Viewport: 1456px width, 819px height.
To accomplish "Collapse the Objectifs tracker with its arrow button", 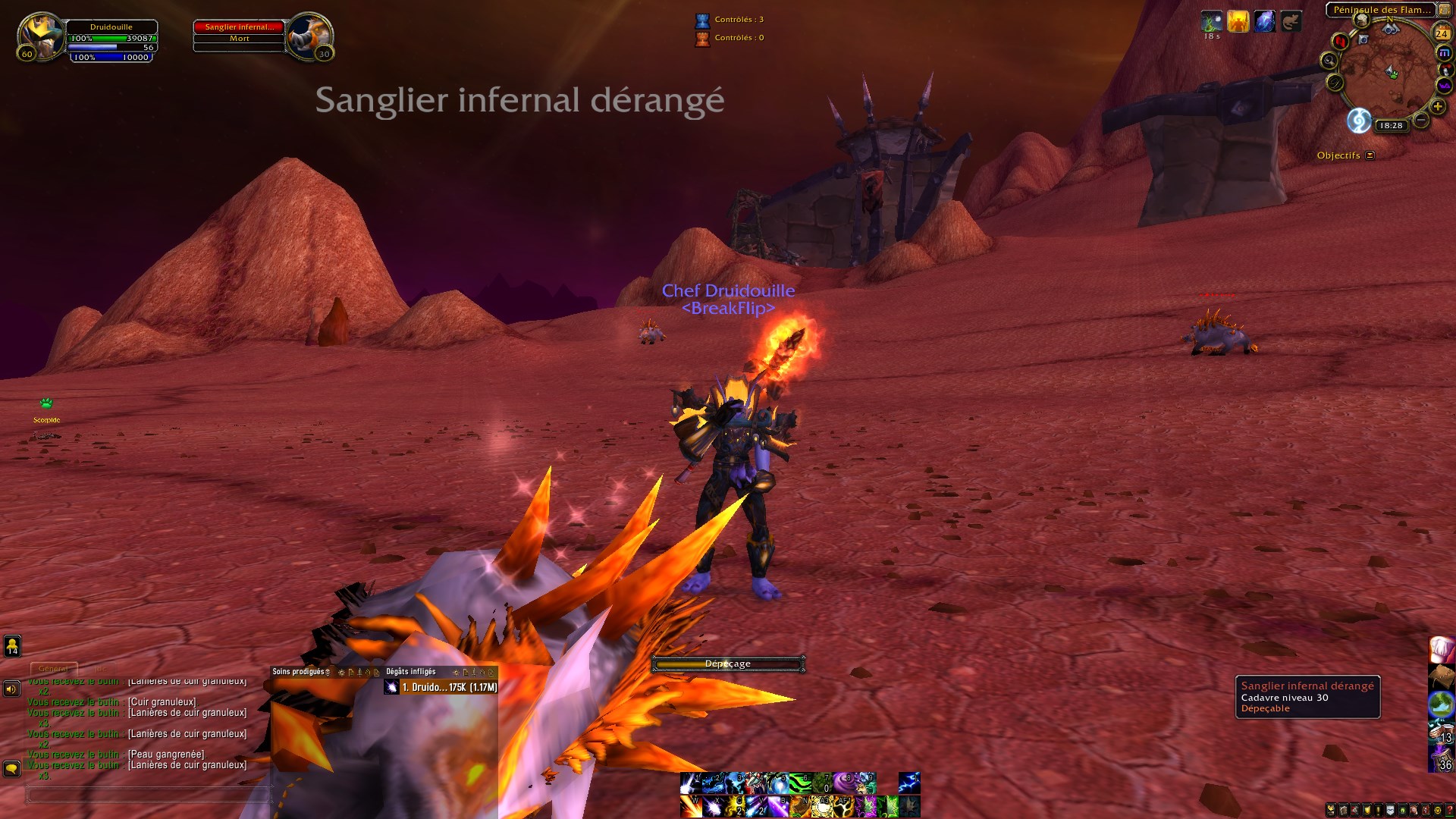I will click(x=1370, y=155).
